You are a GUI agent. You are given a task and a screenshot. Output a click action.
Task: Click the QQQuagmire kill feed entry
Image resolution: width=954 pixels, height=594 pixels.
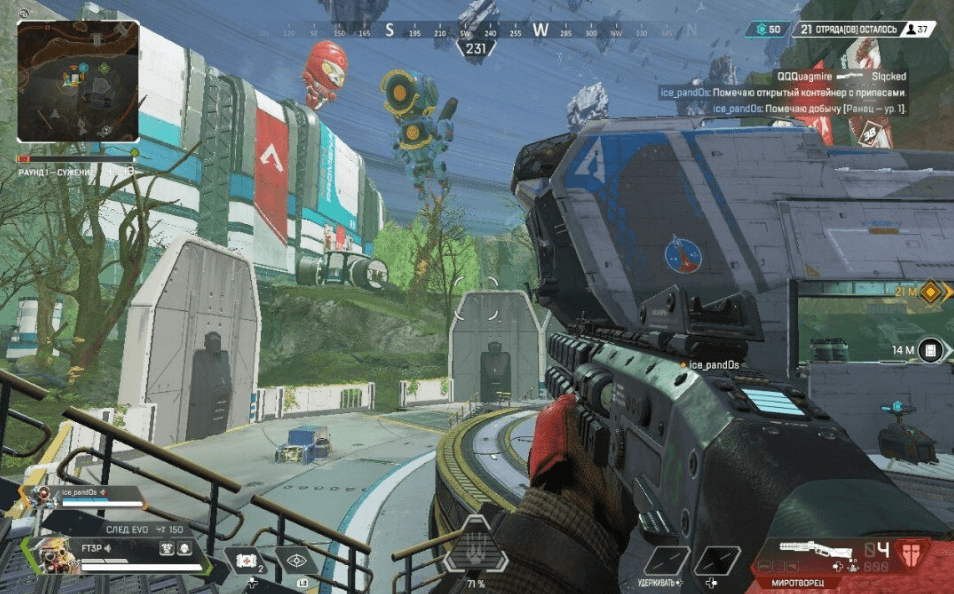click(841, 76)
